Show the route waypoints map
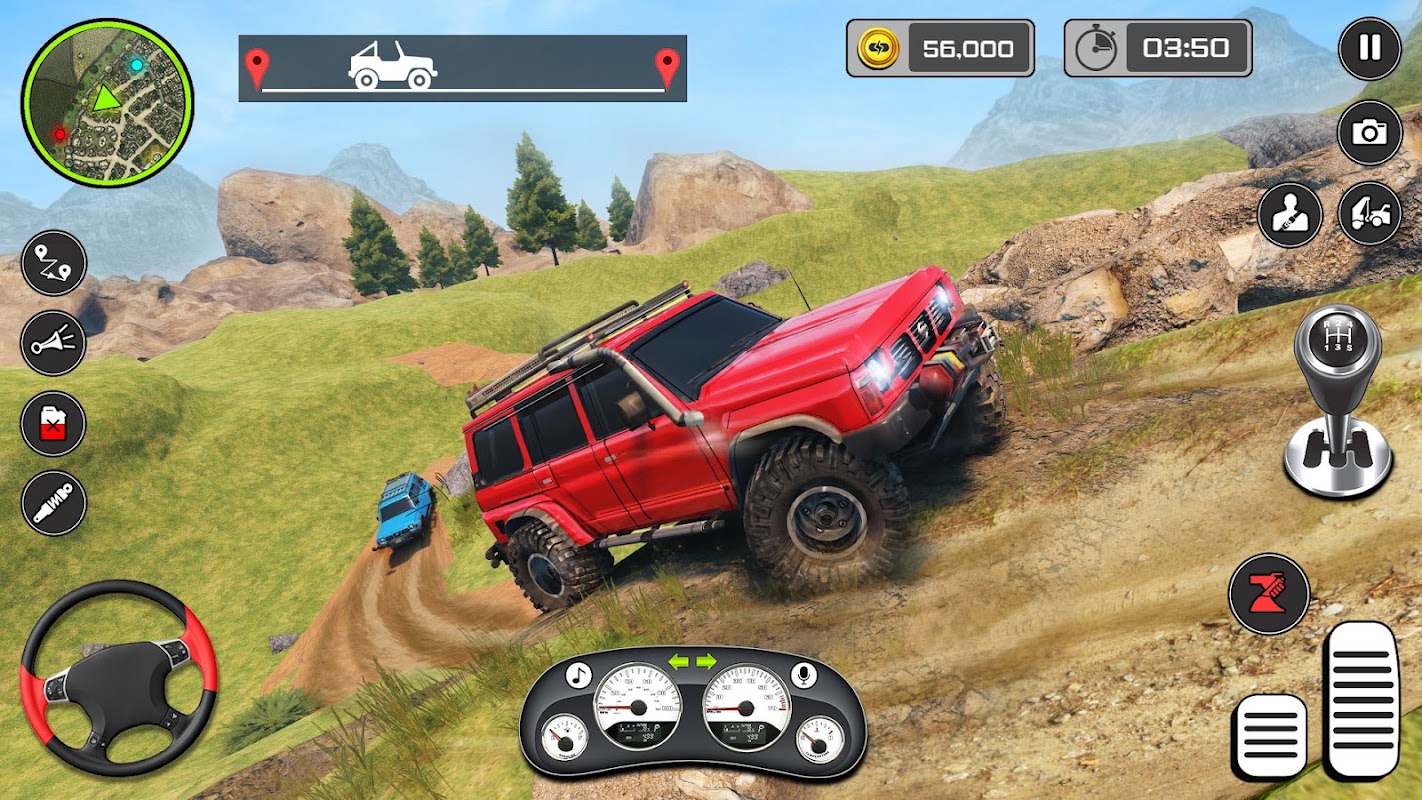This screenshot has height=800, width=1422. click(54, 263)
